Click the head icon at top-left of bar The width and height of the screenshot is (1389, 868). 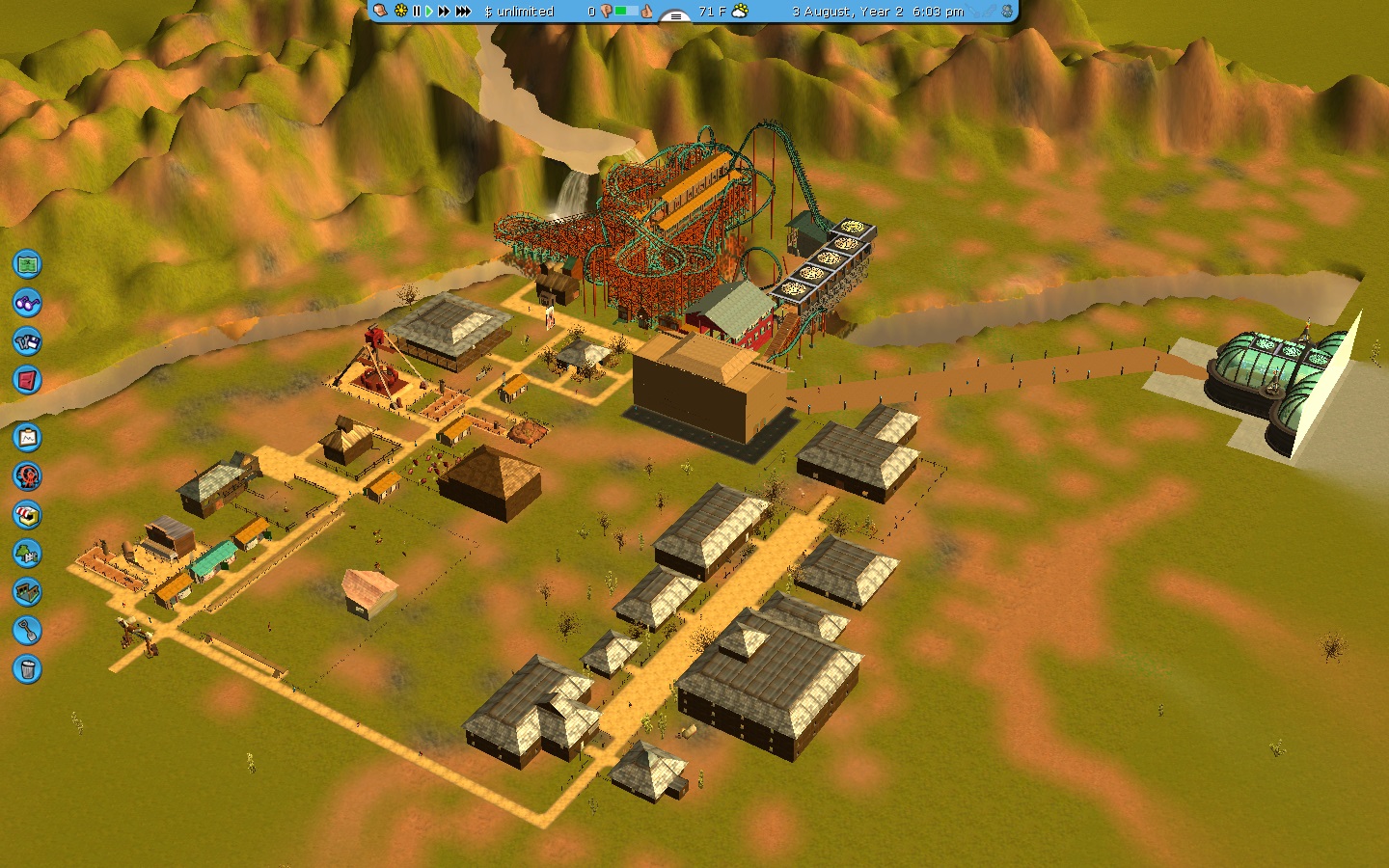point(382,12)
